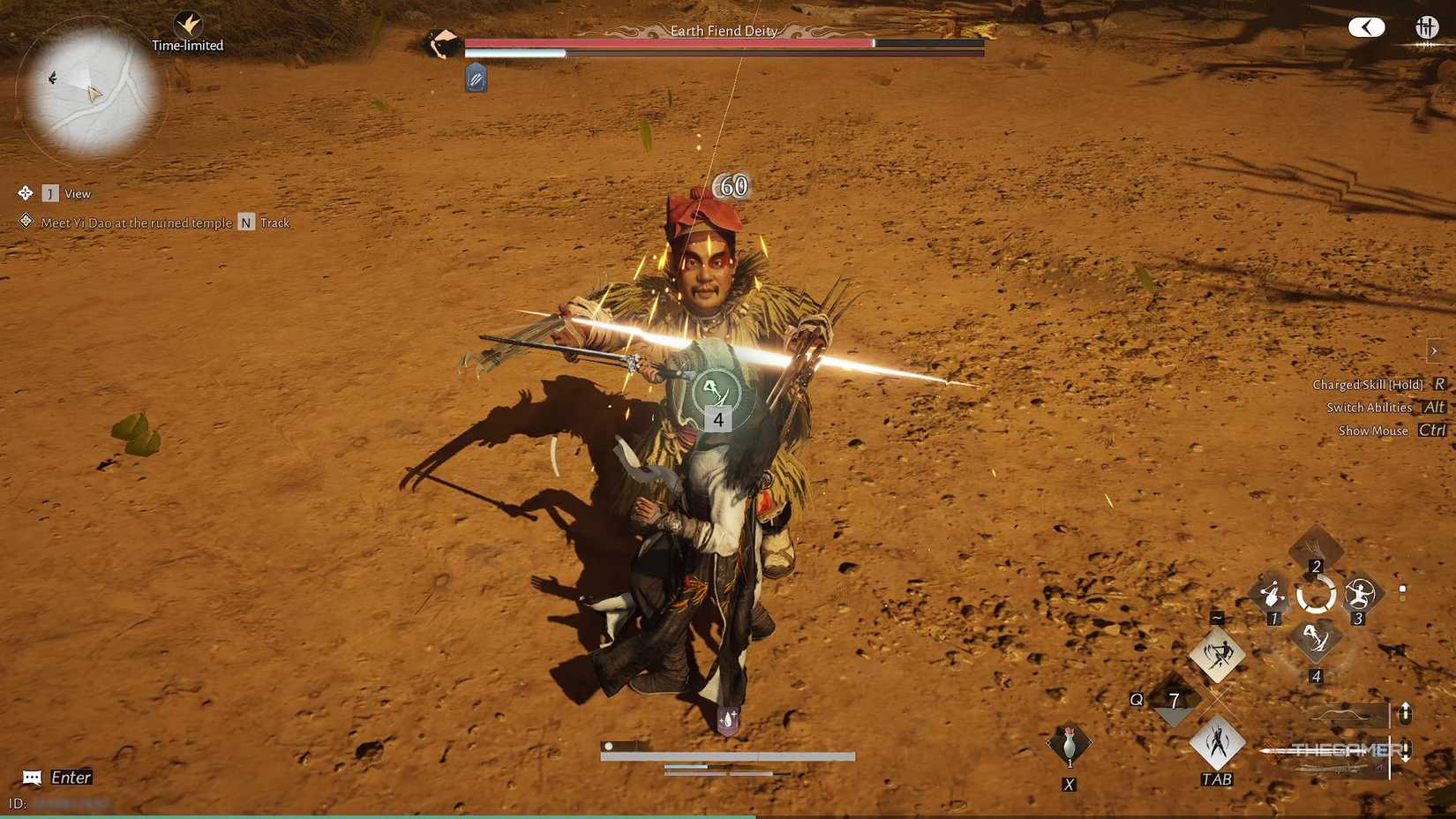Collapse the HUD with the top-right back arrow
This screenshot has width=1456, height=819.
coord(1367,27)
